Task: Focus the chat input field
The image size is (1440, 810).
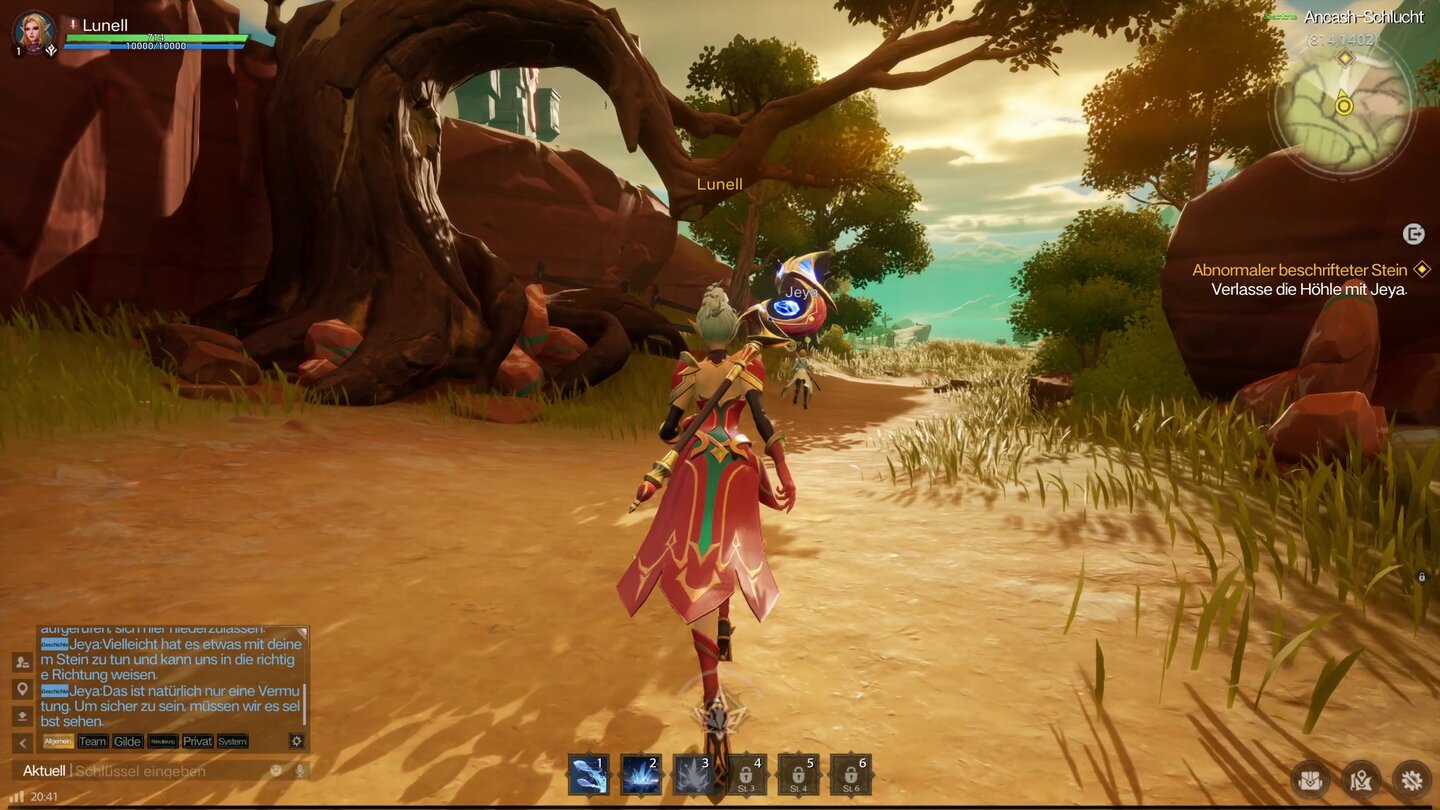Action: [x=165, y=771]
